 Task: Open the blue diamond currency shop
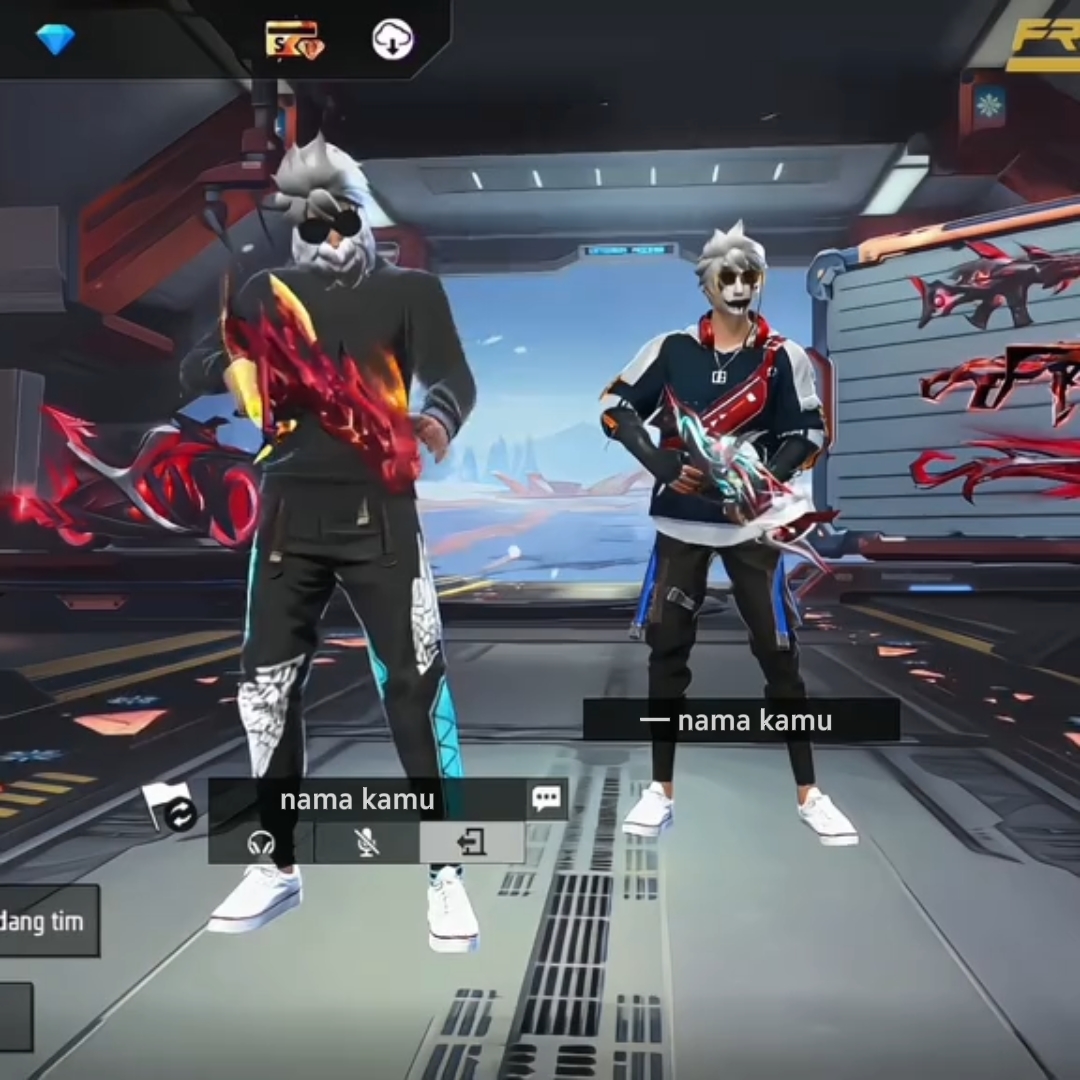click(55, 39)
